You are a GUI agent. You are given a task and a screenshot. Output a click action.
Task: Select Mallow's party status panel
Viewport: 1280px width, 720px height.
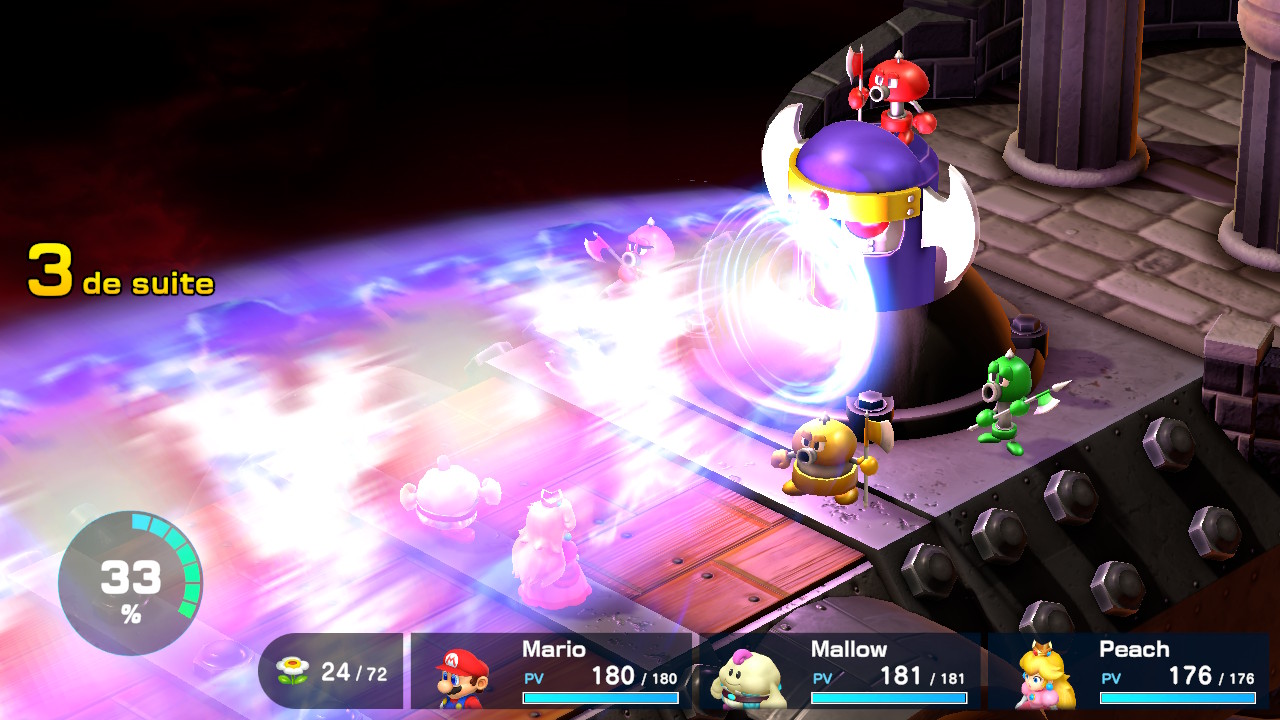(x=839, y=671)
